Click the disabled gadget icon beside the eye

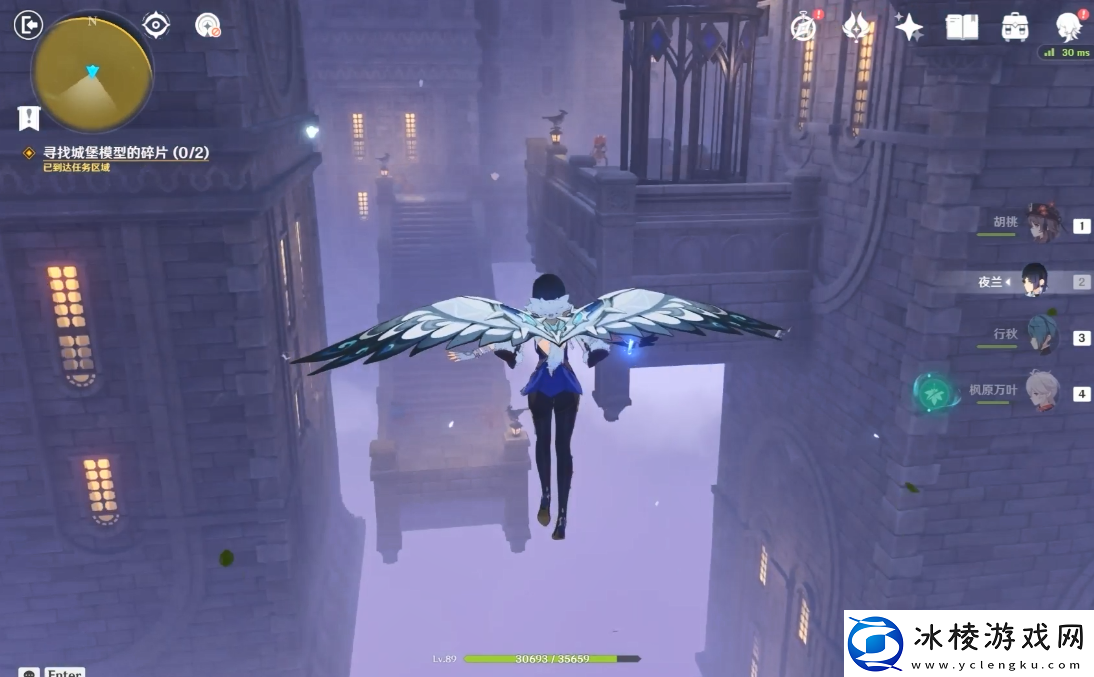[x=208, y=26]
